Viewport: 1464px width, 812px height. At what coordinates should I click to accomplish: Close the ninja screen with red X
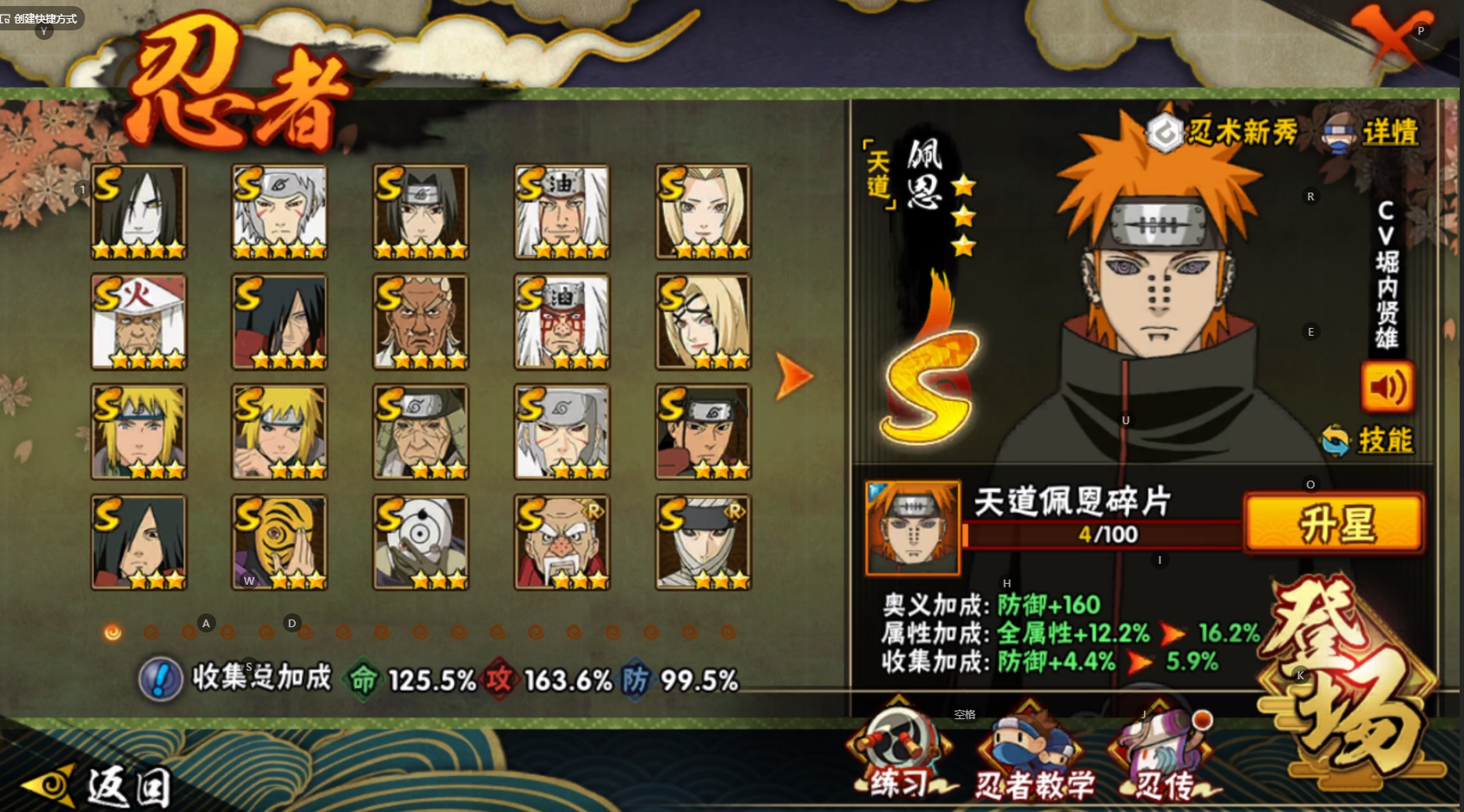(1391, 37)
